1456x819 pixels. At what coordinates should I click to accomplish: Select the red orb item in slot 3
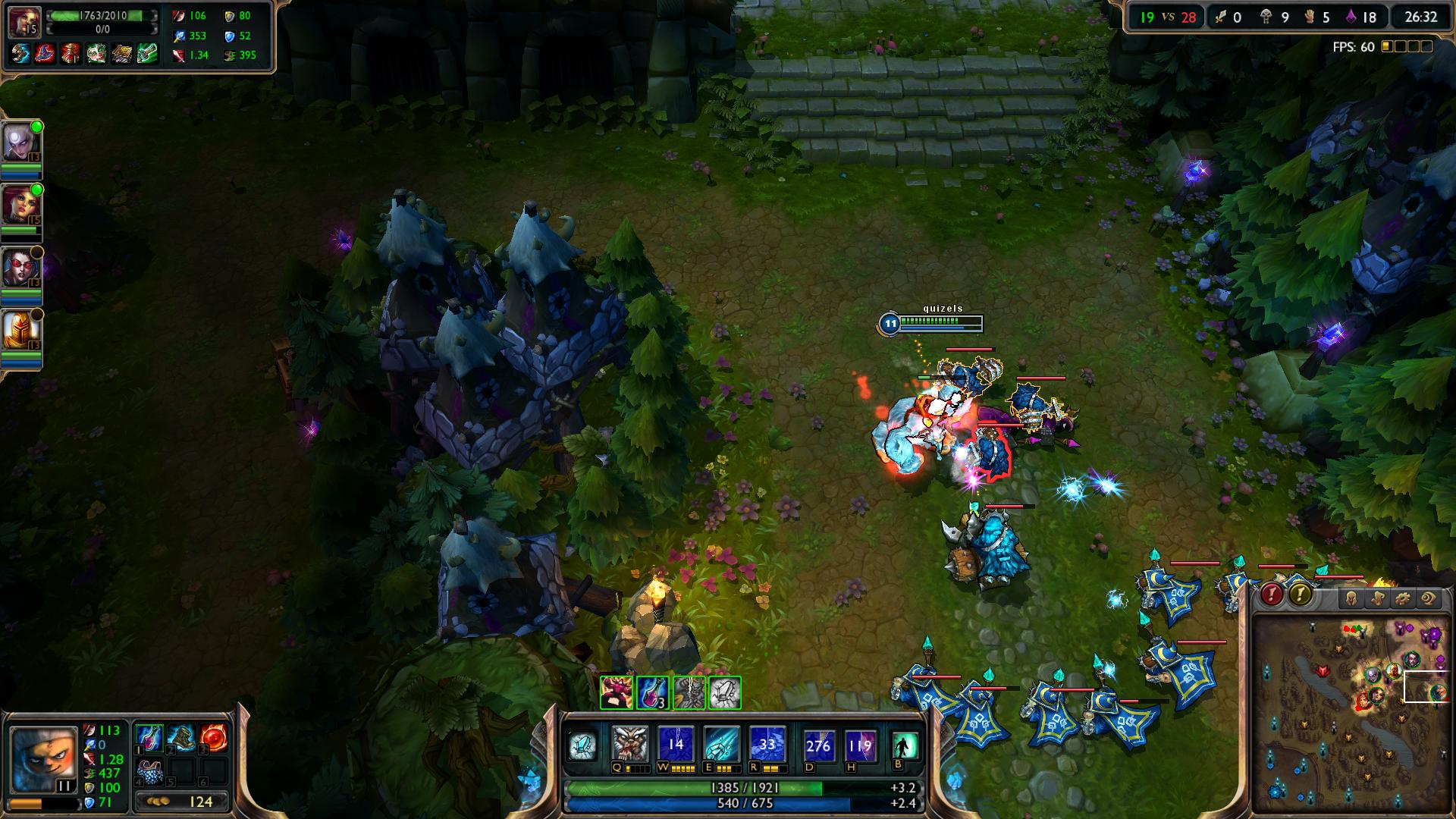214,738
